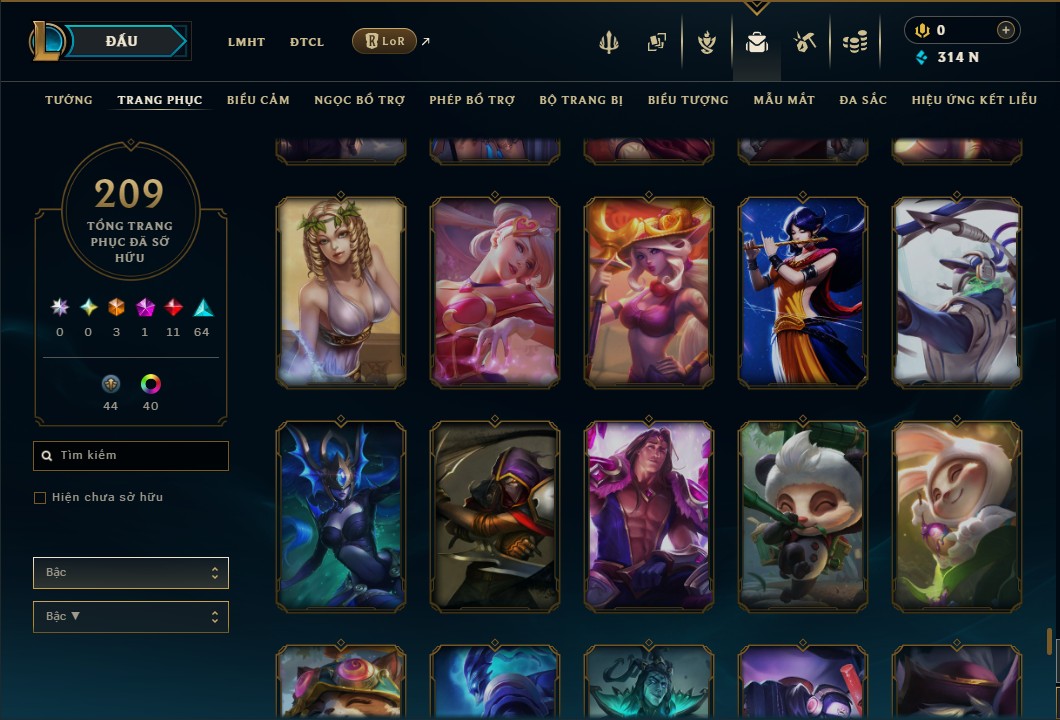1060x720 pixels.
Task: Add currency with the plus button
Action: pos(1006,30)
